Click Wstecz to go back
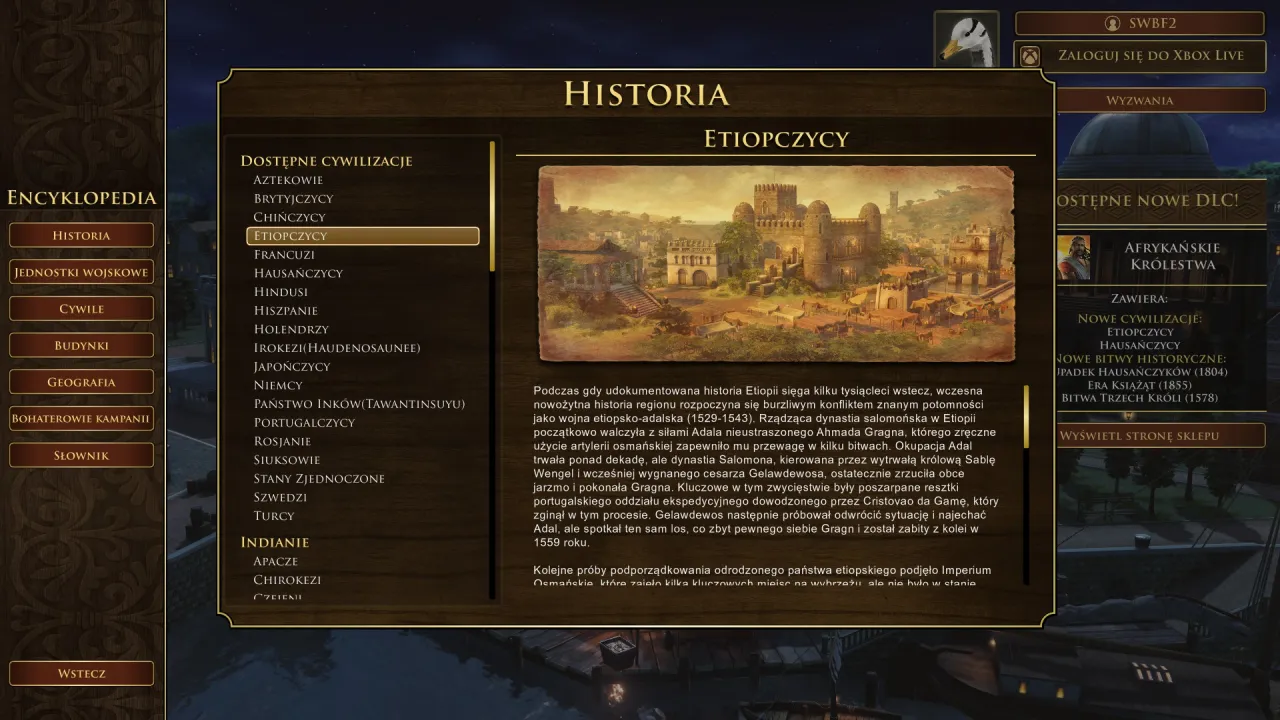The width and height of the screenshot is (1280, 720). tap(81, 673)
